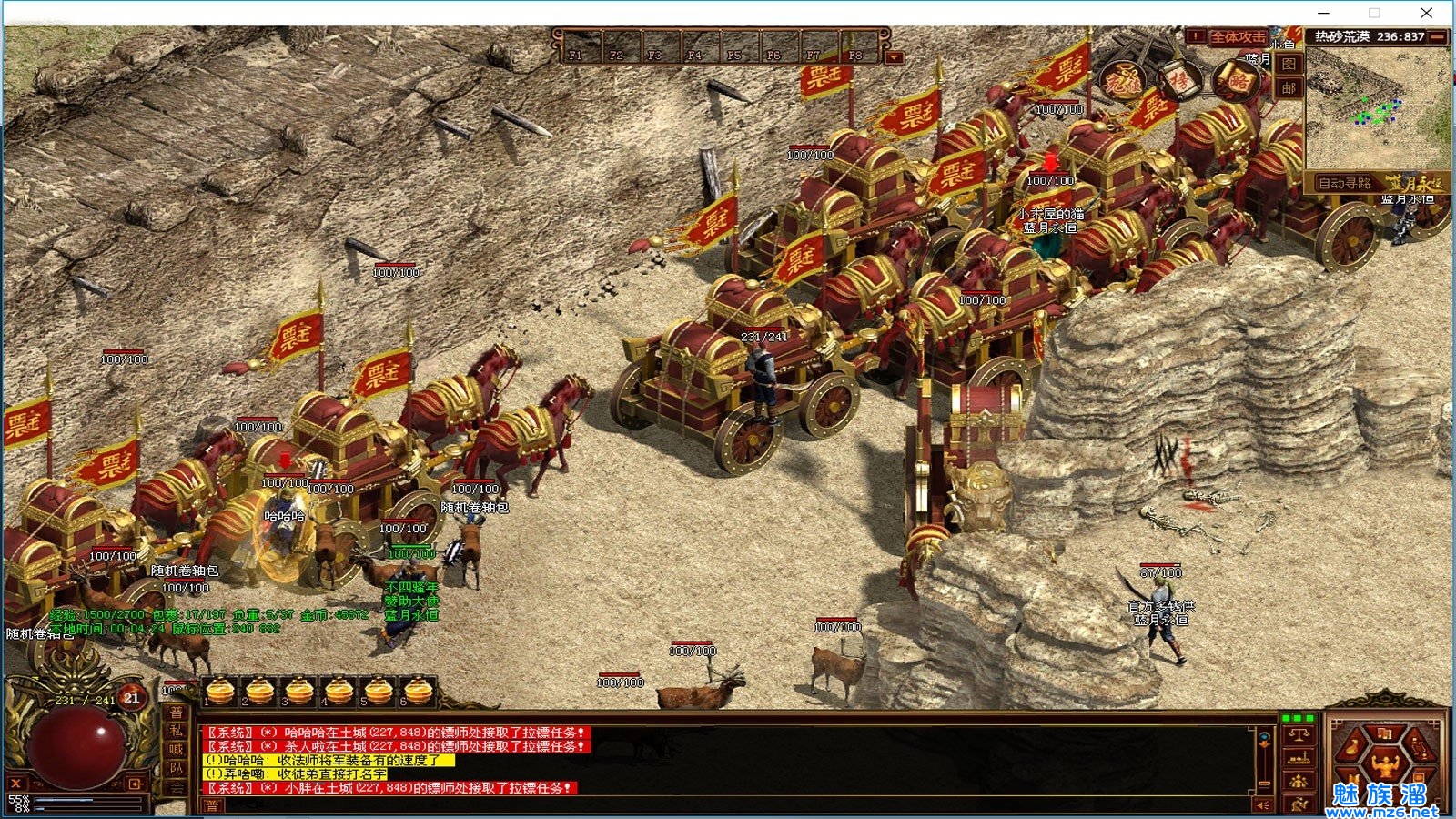This screenshot has height=819, width=1456.
Task: Open the 图 map button
Action: point(1289,65)
